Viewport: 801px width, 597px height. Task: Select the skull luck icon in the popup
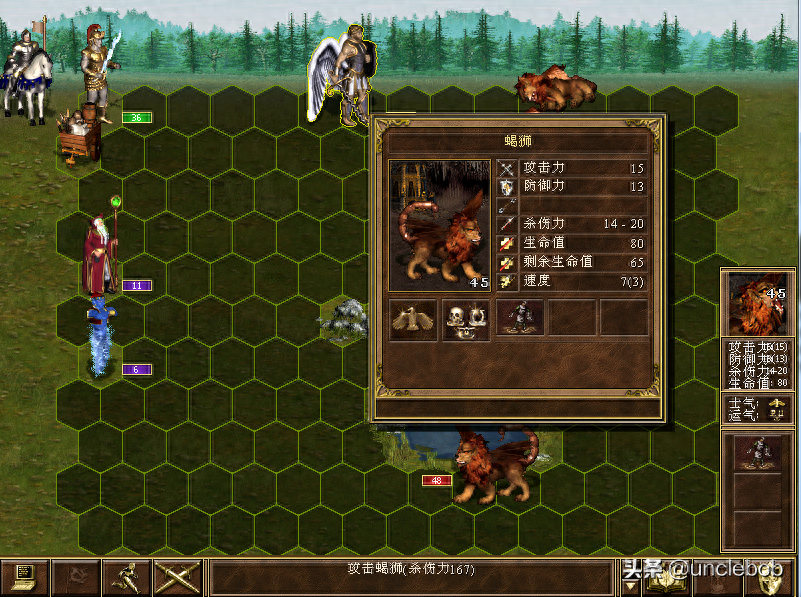click(466, 319)
